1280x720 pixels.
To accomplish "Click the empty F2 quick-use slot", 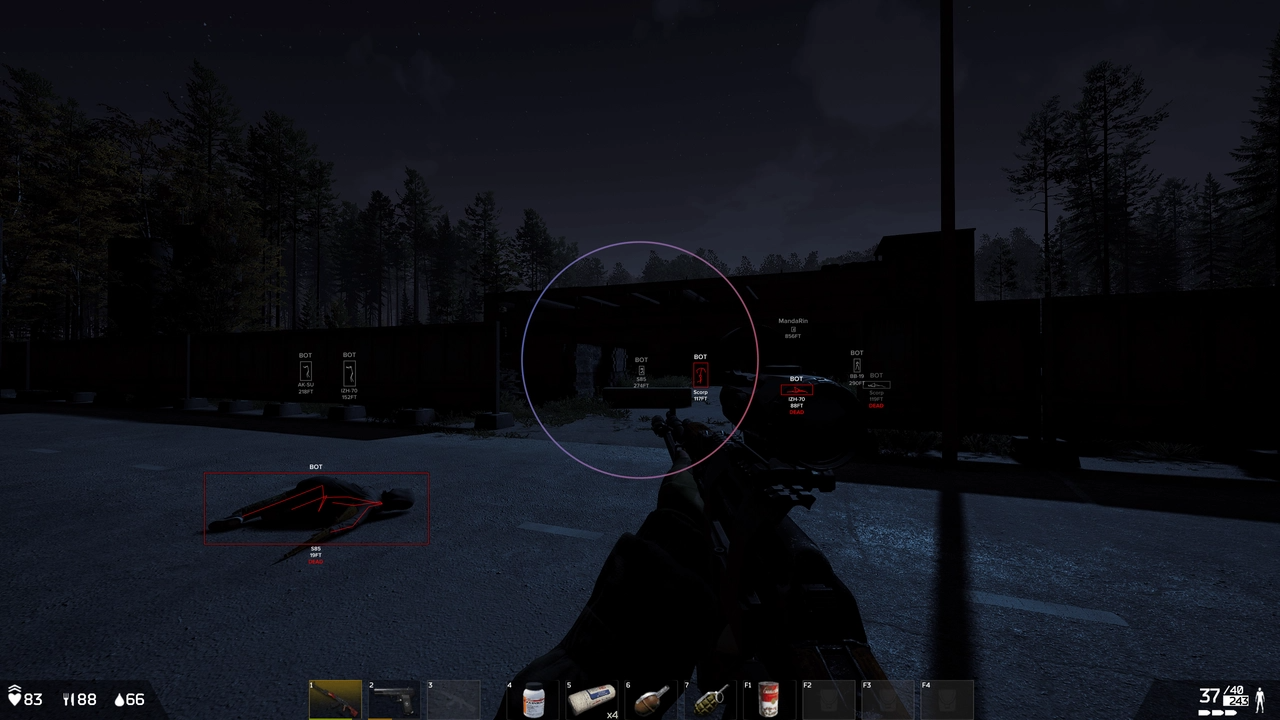I will coord(829,698).
